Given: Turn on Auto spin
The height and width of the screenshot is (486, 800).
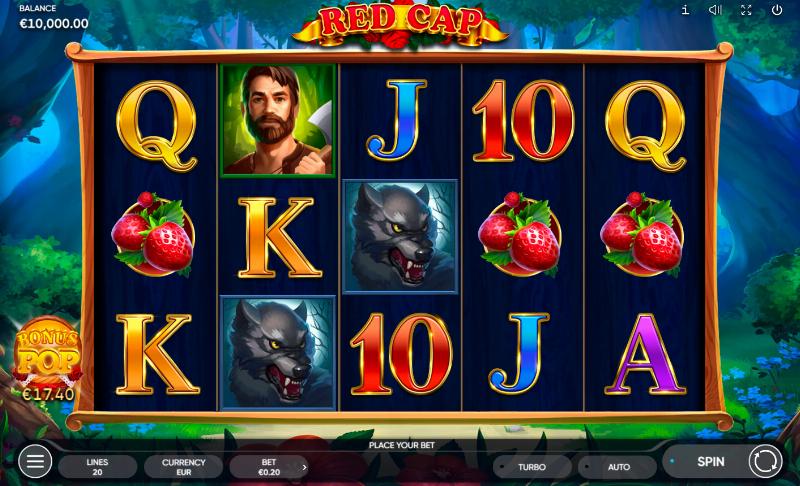Looking at the screenshot, I should (x=618, y=467).
